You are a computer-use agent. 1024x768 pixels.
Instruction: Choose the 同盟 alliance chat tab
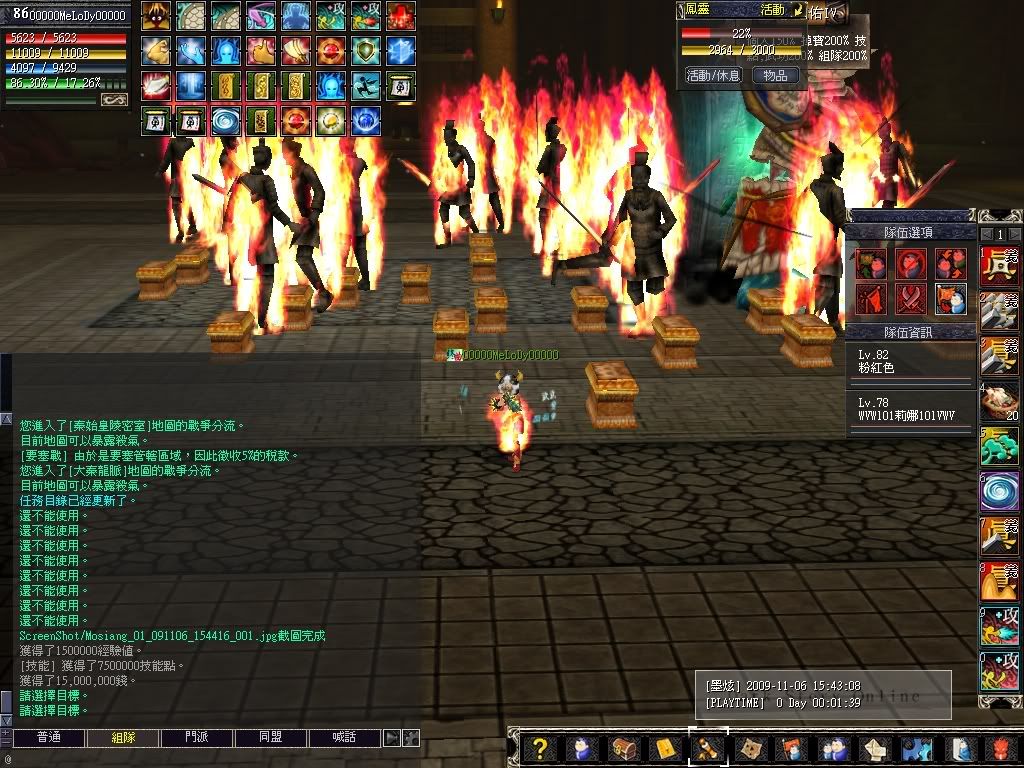271,738
